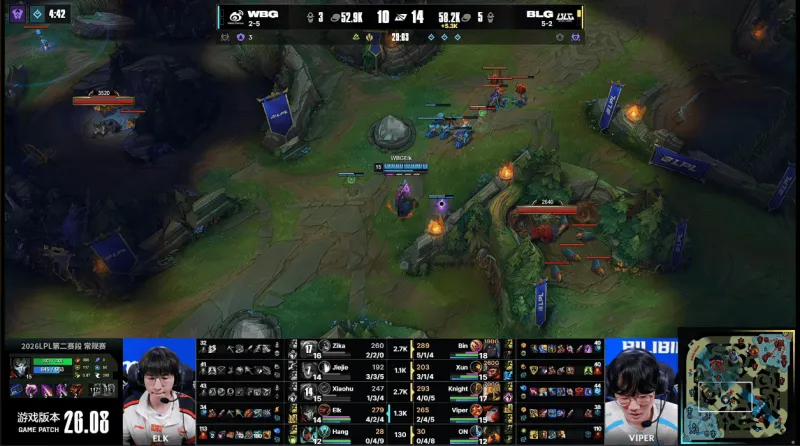Open the VIPER player camera feed
800x446 pixels.
[640, 392]
